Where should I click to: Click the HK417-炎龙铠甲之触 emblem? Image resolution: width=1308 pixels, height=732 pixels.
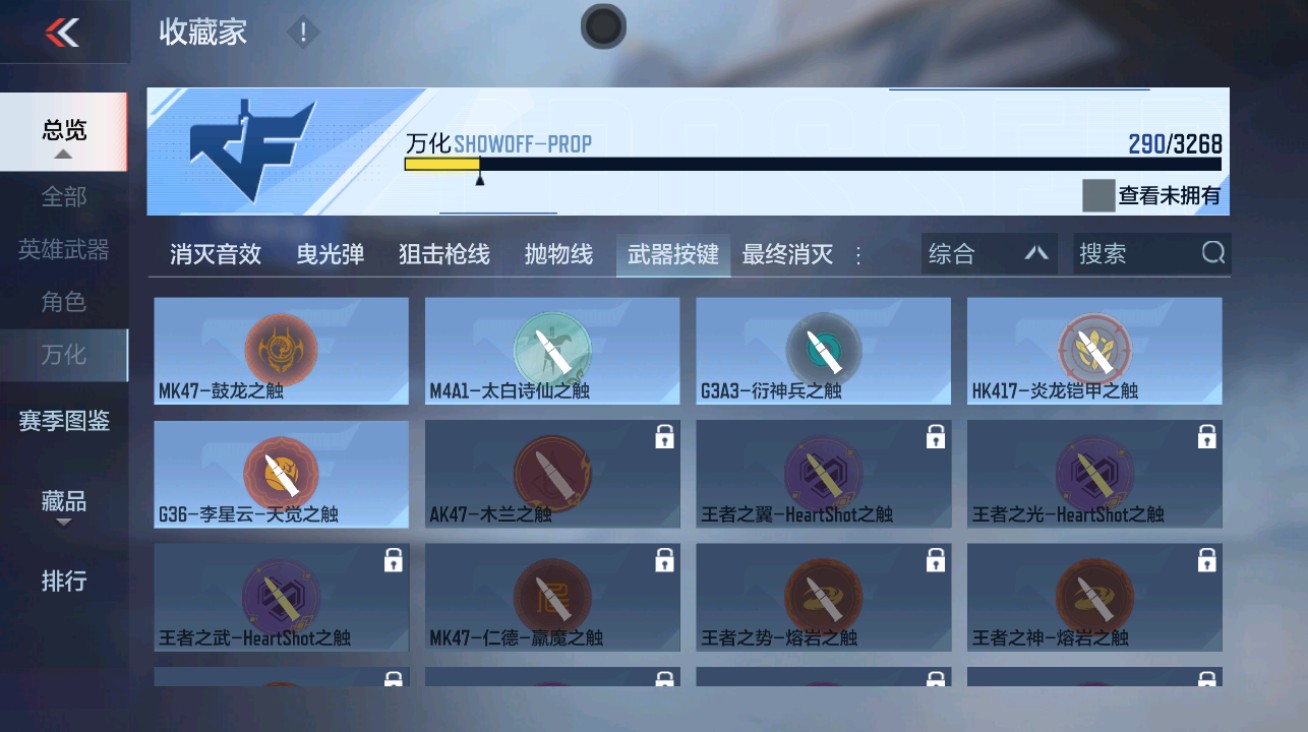pos(1094,345)
